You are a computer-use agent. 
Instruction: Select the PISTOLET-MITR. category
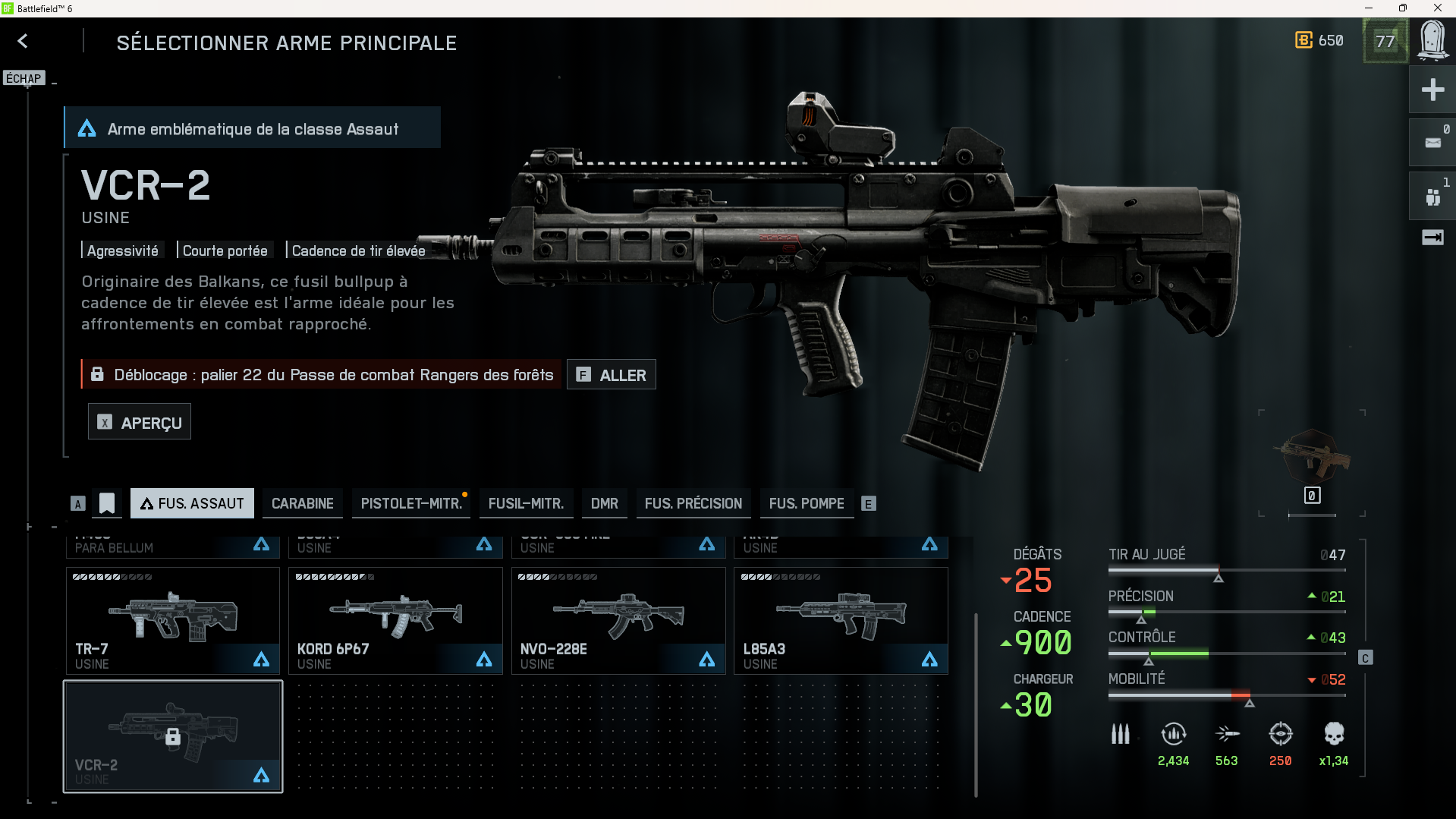(411, 503)
